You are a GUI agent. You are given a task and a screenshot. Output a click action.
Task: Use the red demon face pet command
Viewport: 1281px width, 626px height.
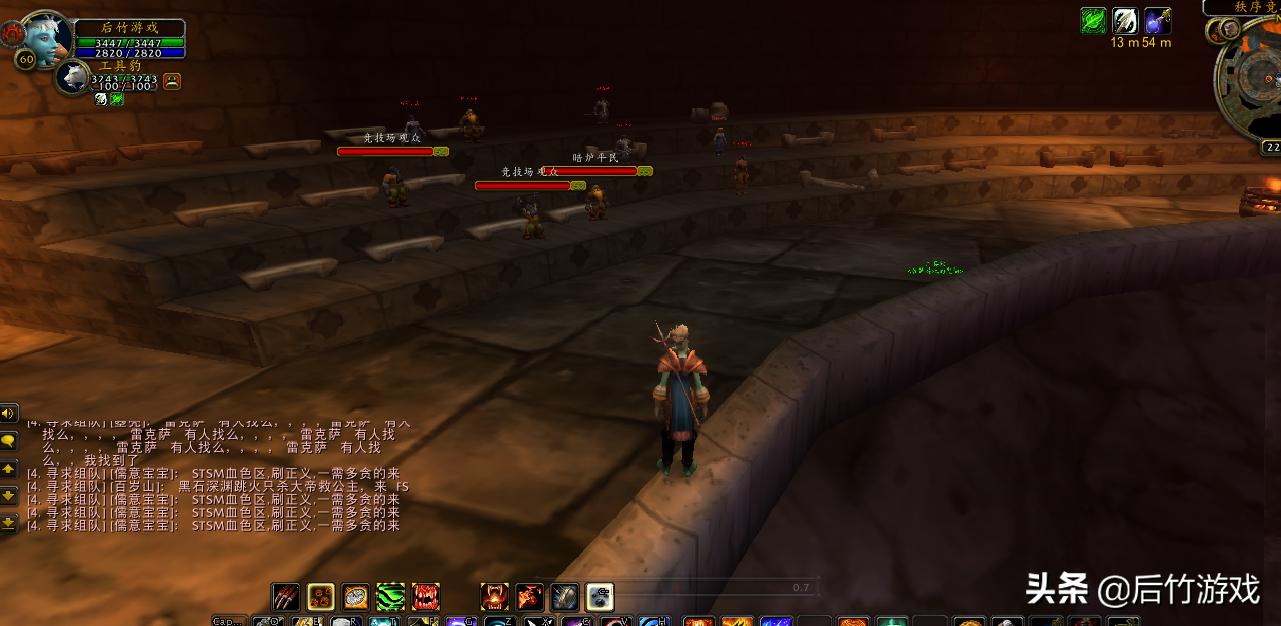(494, 597)
